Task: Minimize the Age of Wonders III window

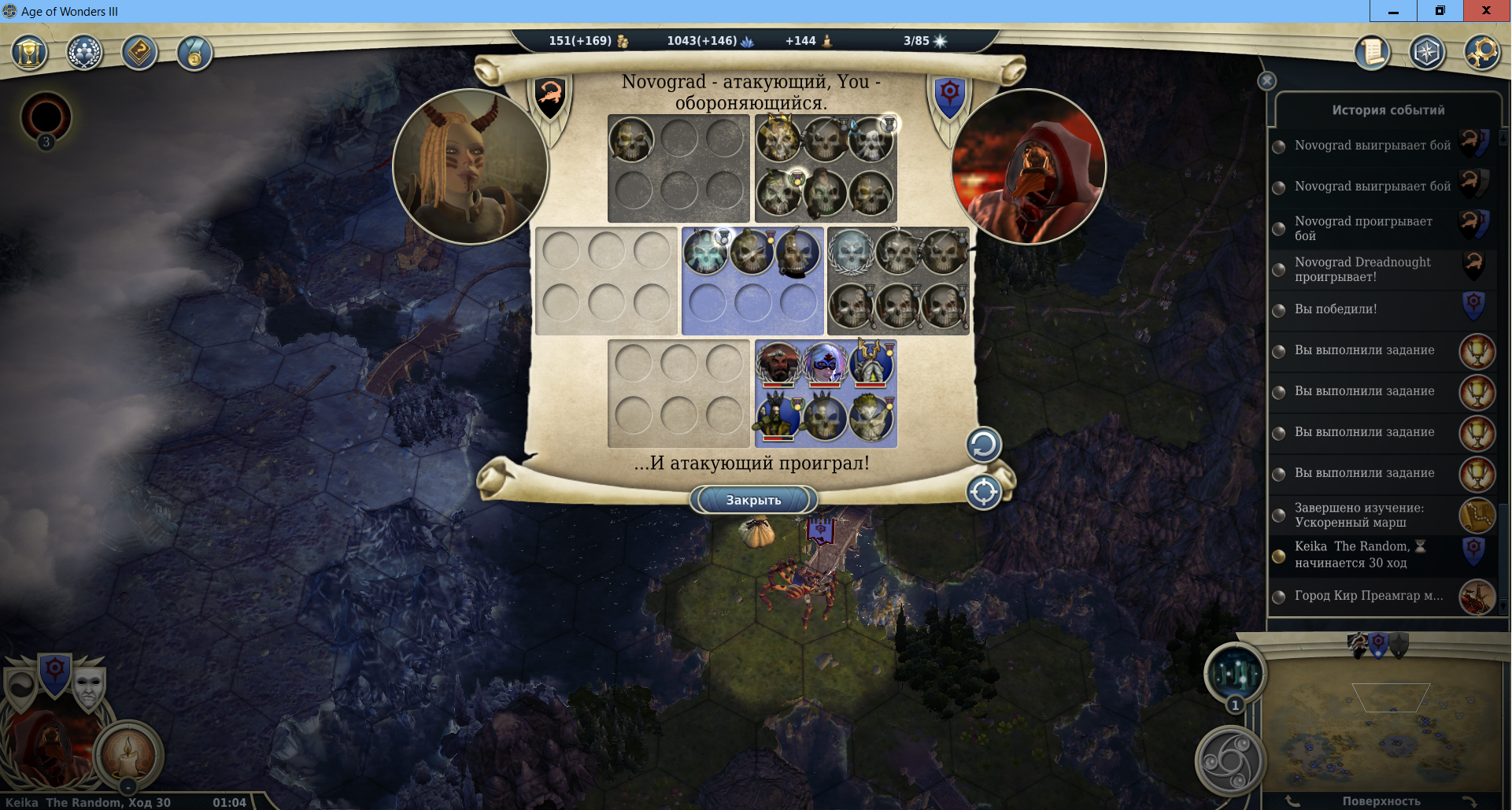Action: coord(1392,11)
